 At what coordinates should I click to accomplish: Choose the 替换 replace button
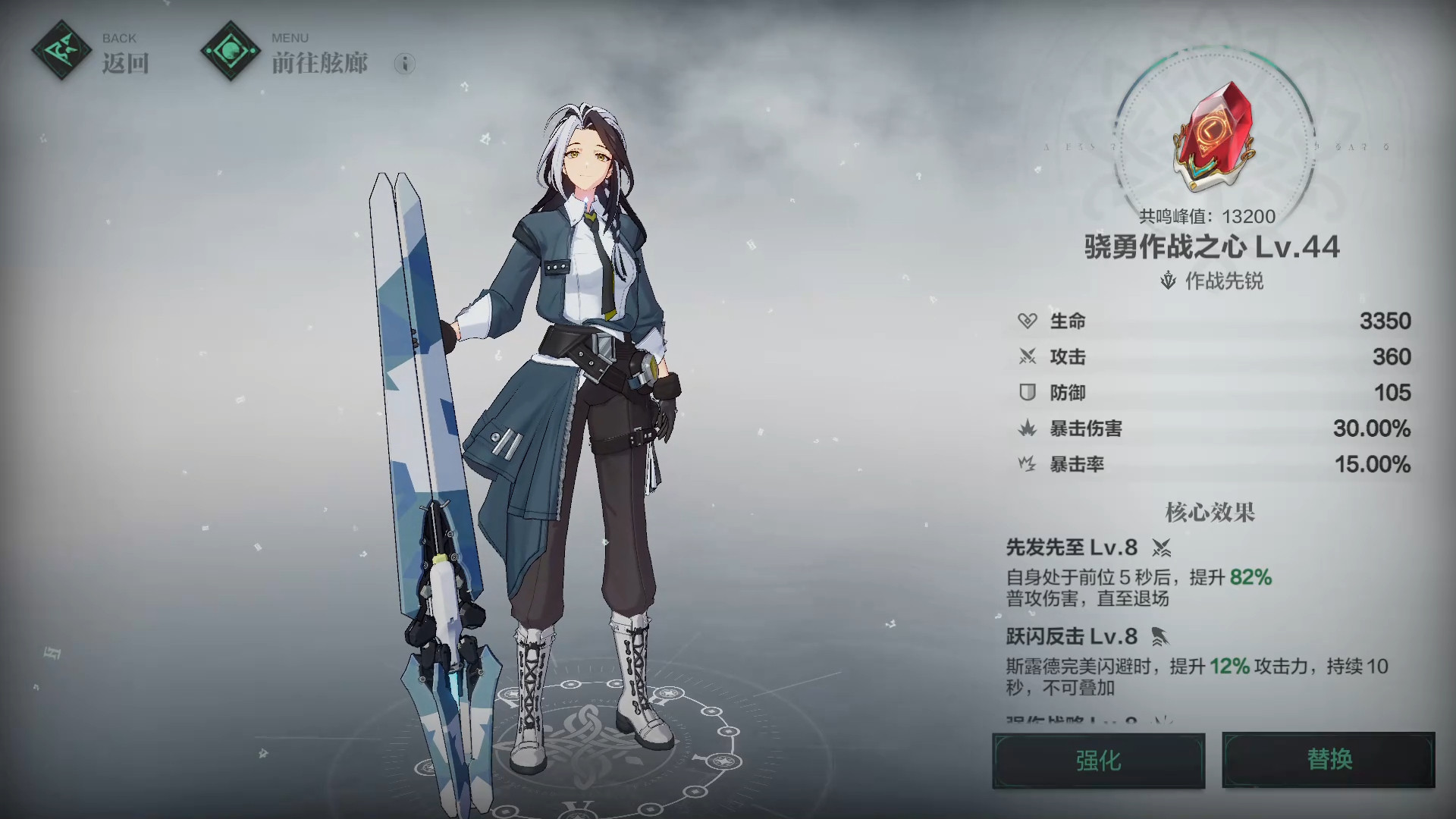click(x=1329, y=760)
